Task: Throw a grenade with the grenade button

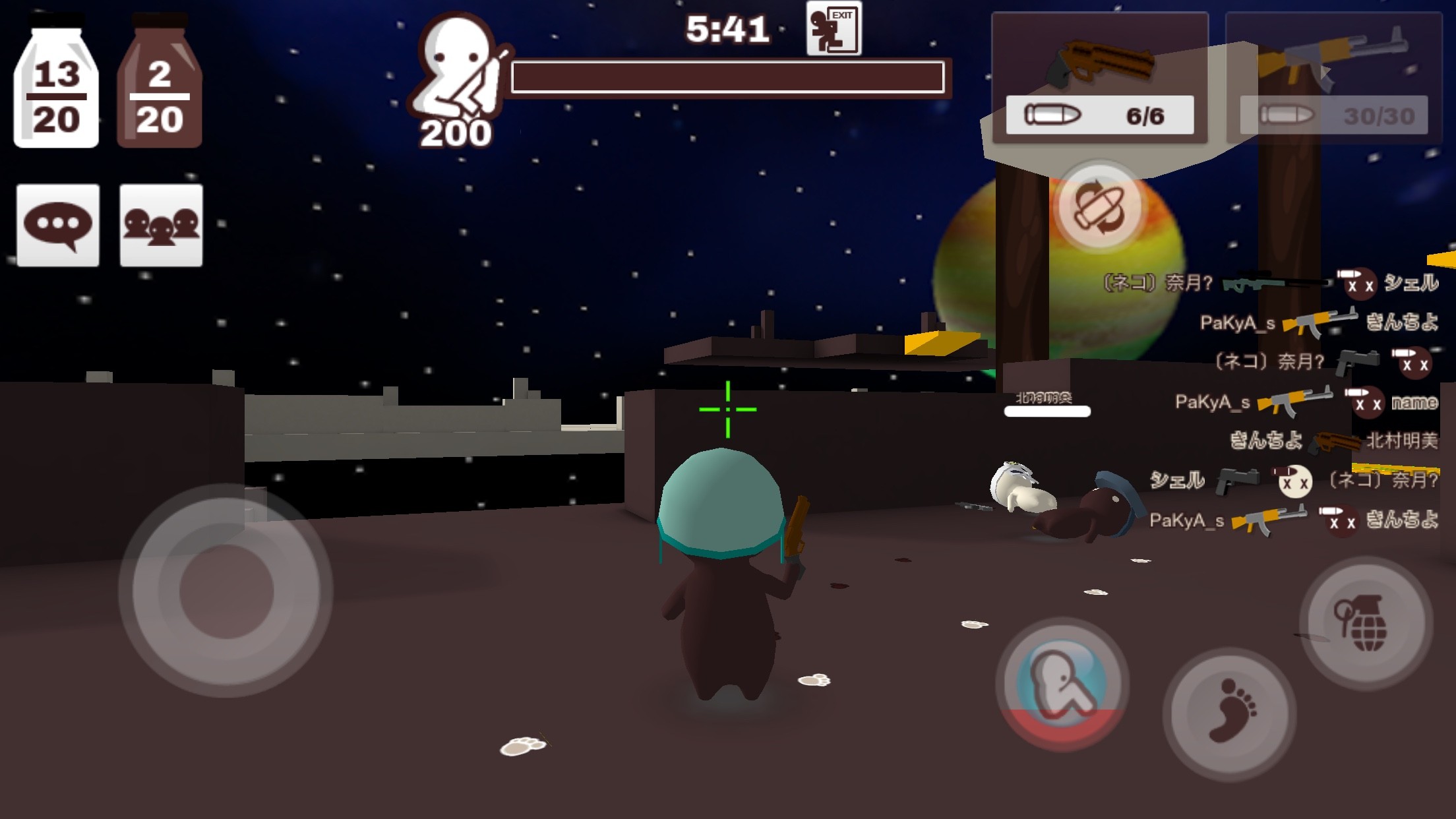Action: (1366, 622)
